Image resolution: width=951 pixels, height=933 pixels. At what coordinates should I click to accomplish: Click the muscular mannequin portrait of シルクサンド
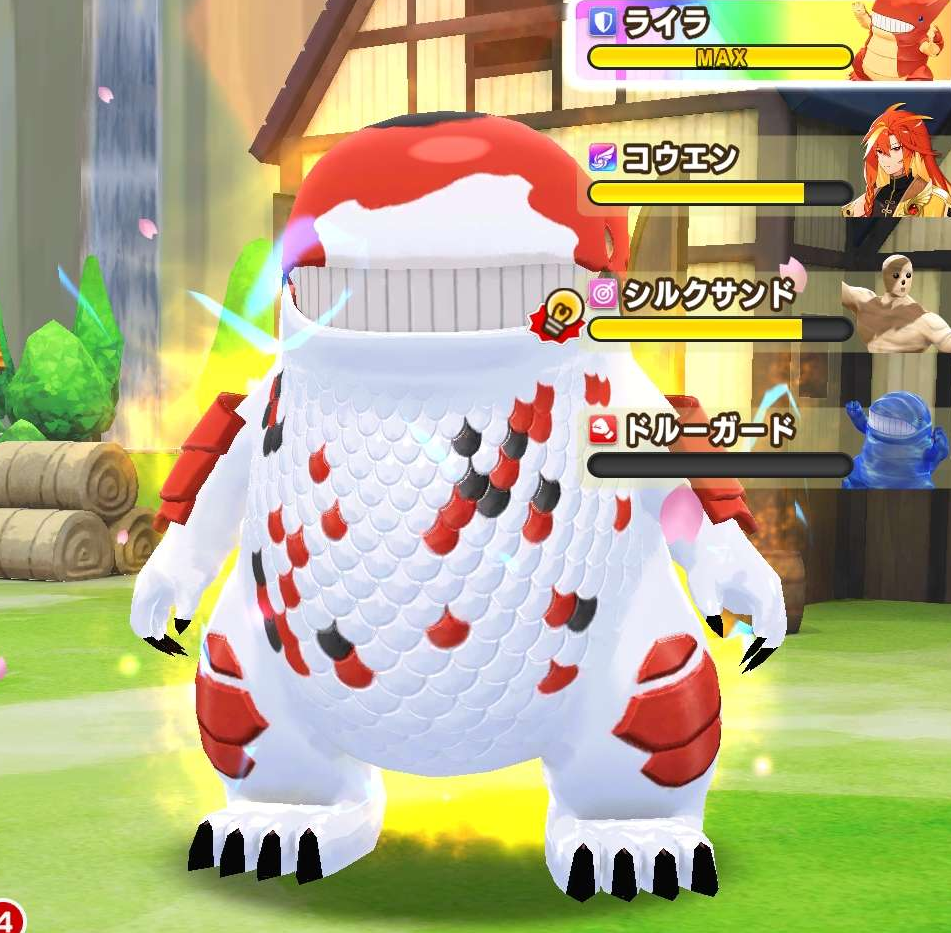[x=895, y=304]
